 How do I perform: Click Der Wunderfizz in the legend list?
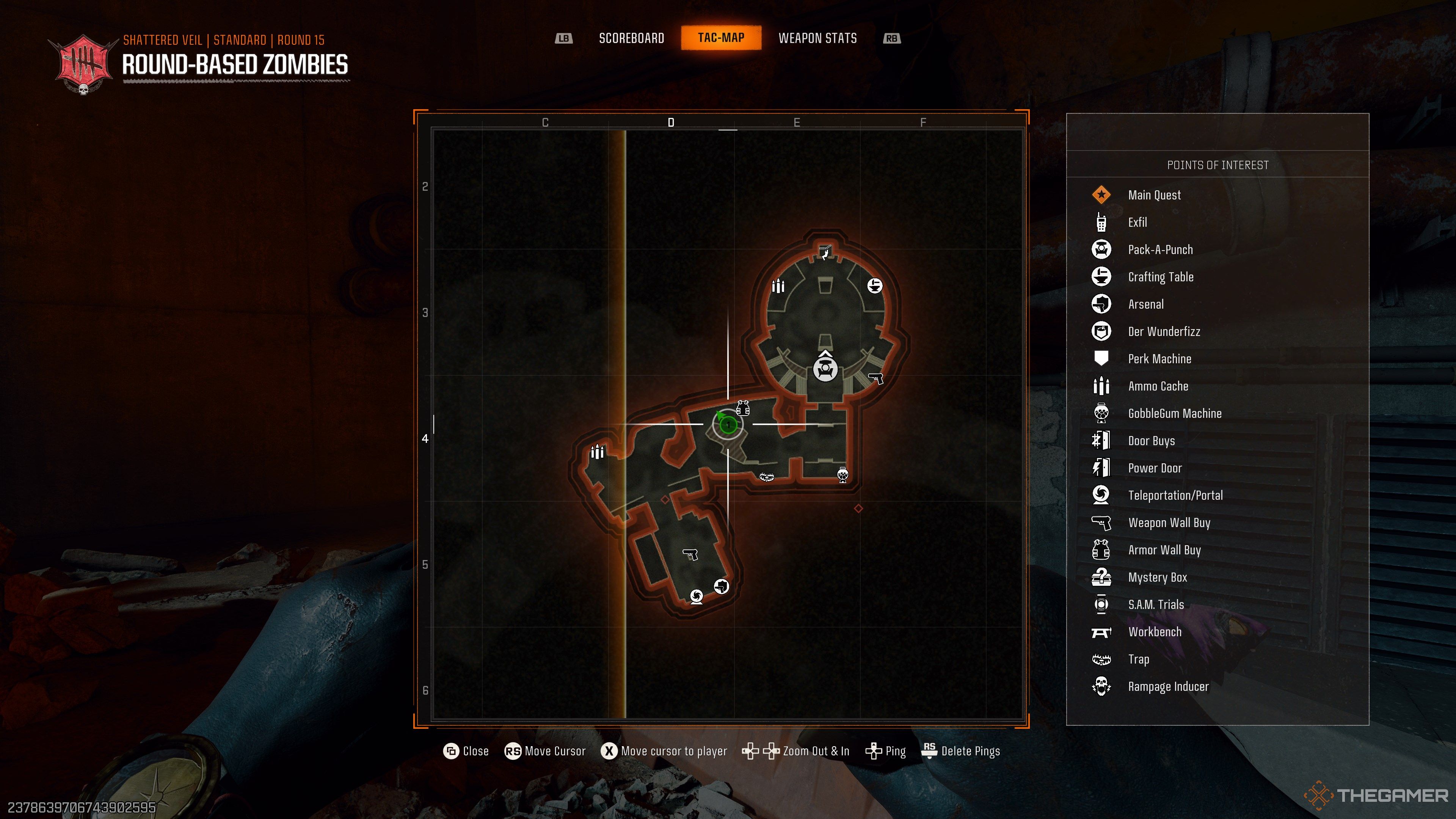tap(1164, 332)
